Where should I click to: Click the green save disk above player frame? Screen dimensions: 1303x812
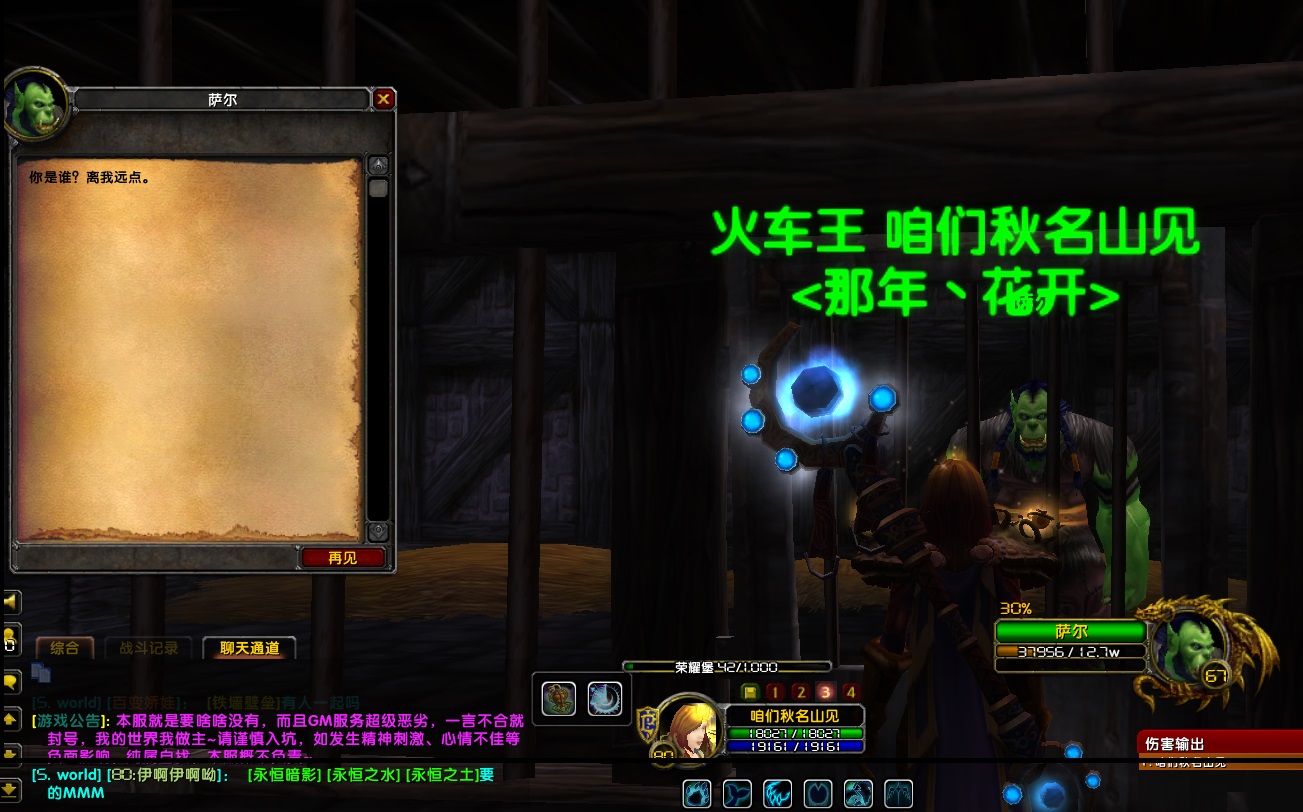pos(750,690)
